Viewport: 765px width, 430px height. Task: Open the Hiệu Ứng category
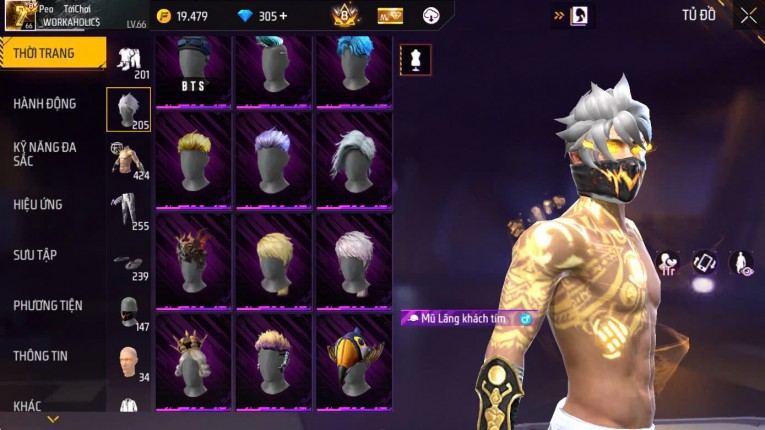coord(38,204)
